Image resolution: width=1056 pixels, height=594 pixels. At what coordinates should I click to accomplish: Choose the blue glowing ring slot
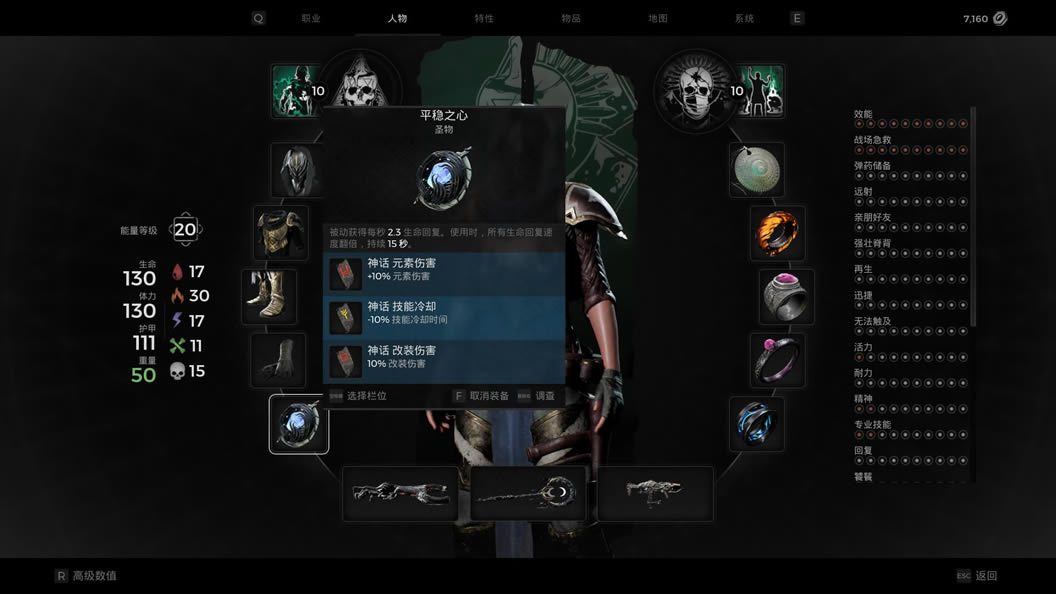point(757,424)
